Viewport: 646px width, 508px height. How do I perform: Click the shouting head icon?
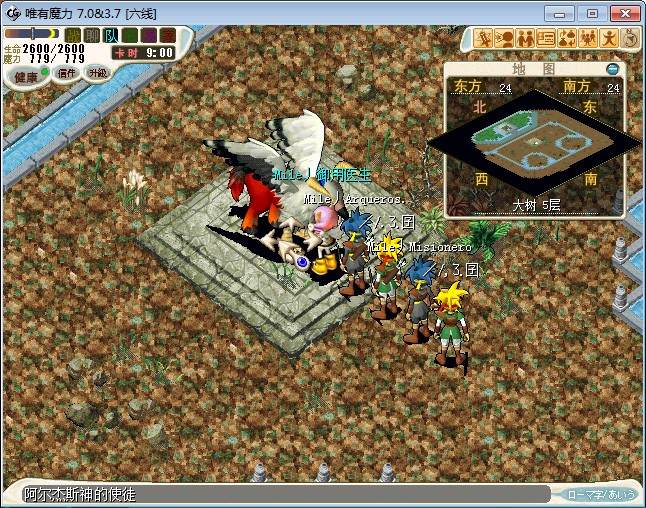[x=505, y=38]
